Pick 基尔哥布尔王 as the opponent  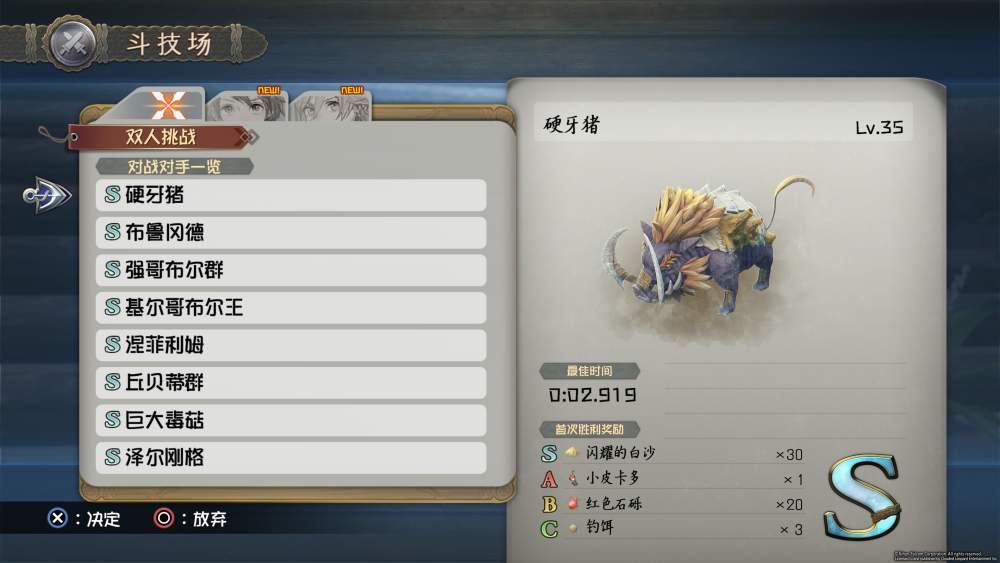pyautogui.click(x=290, y=308)
